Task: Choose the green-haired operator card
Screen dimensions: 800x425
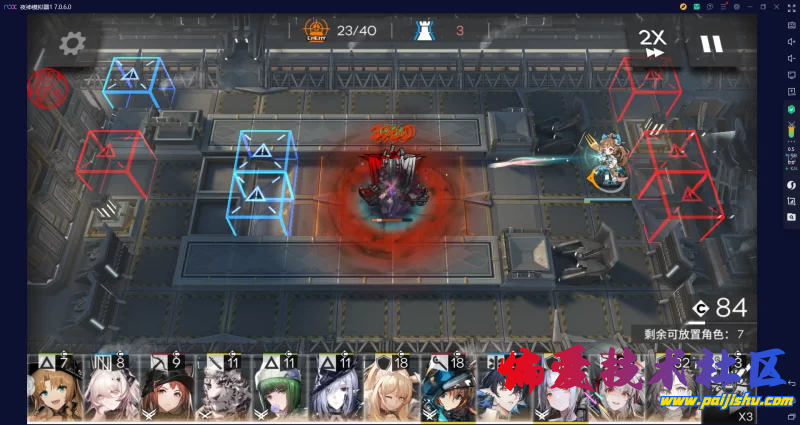Action: [x=278, y=389]
